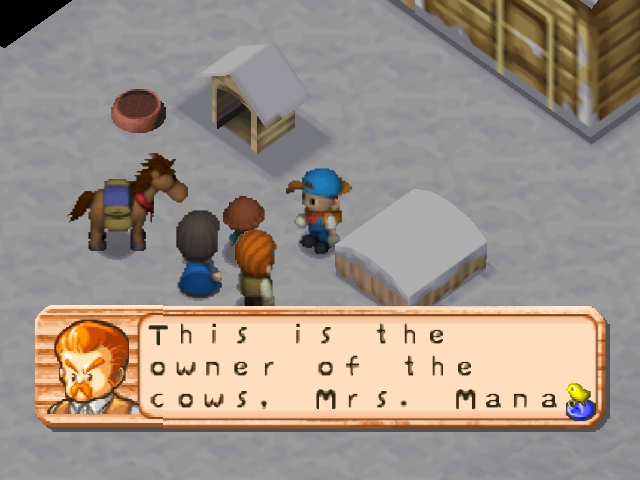Select the orange-haired speaker portrait

pos(94,367)
